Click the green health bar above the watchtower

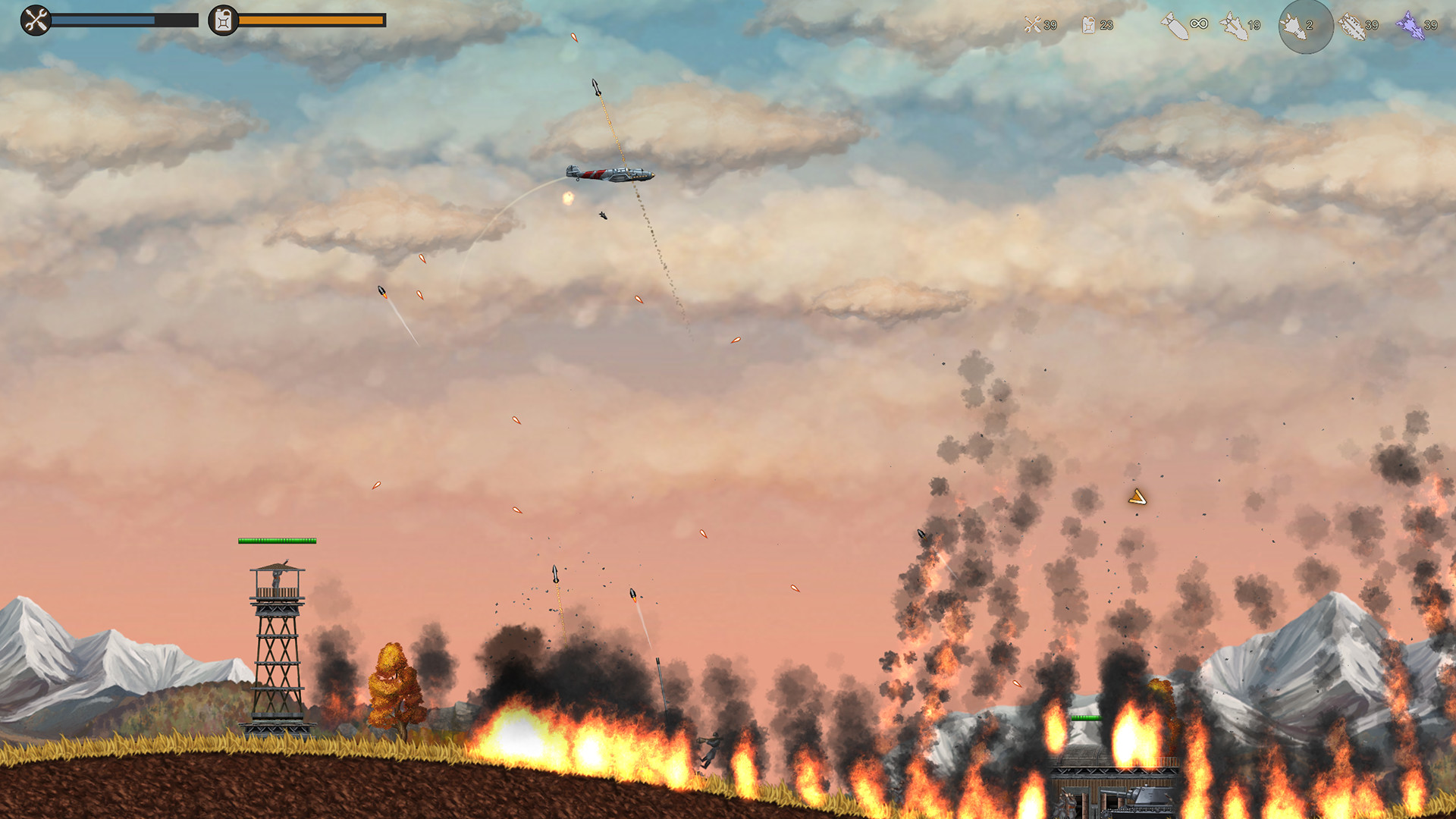pos(275,541)
